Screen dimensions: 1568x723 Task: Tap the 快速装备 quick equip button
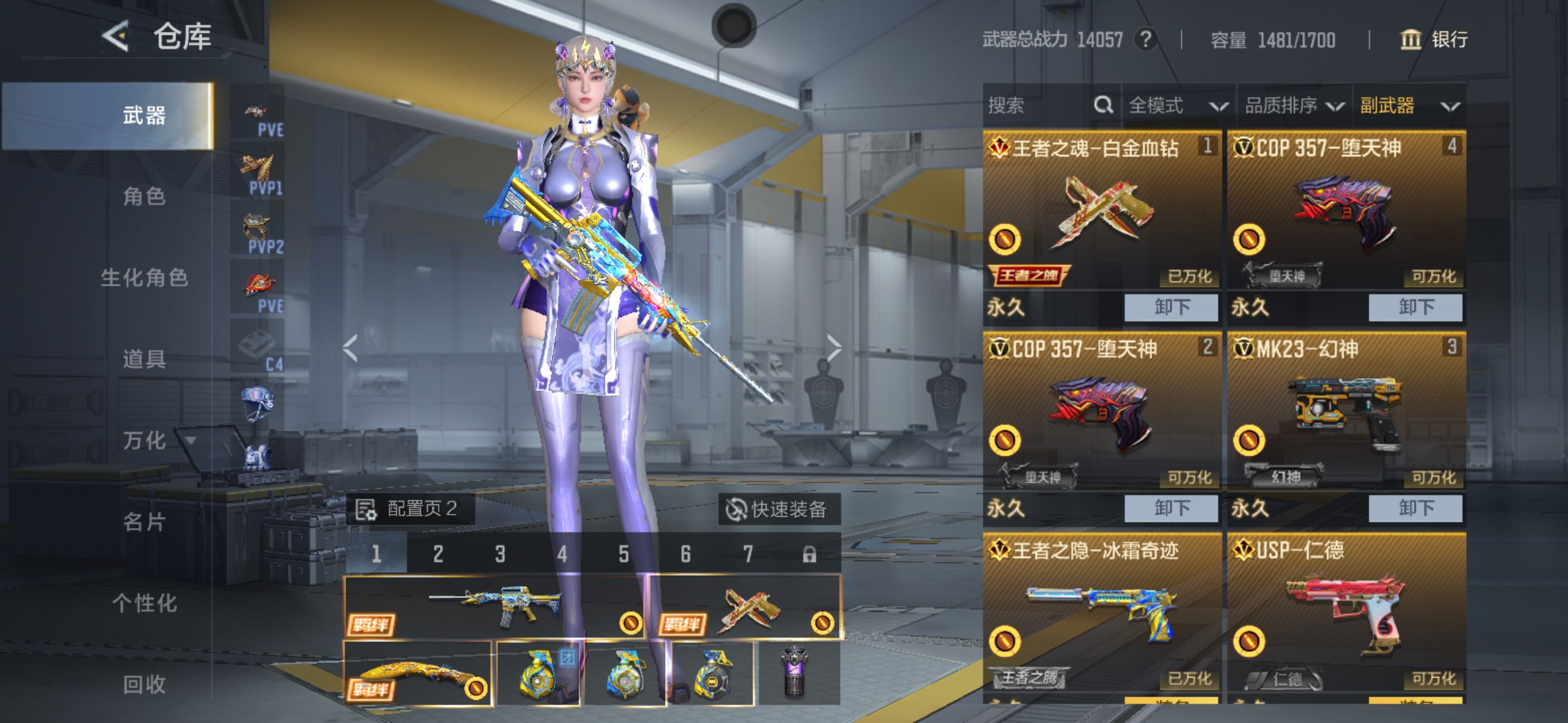[x=778, y=509]
